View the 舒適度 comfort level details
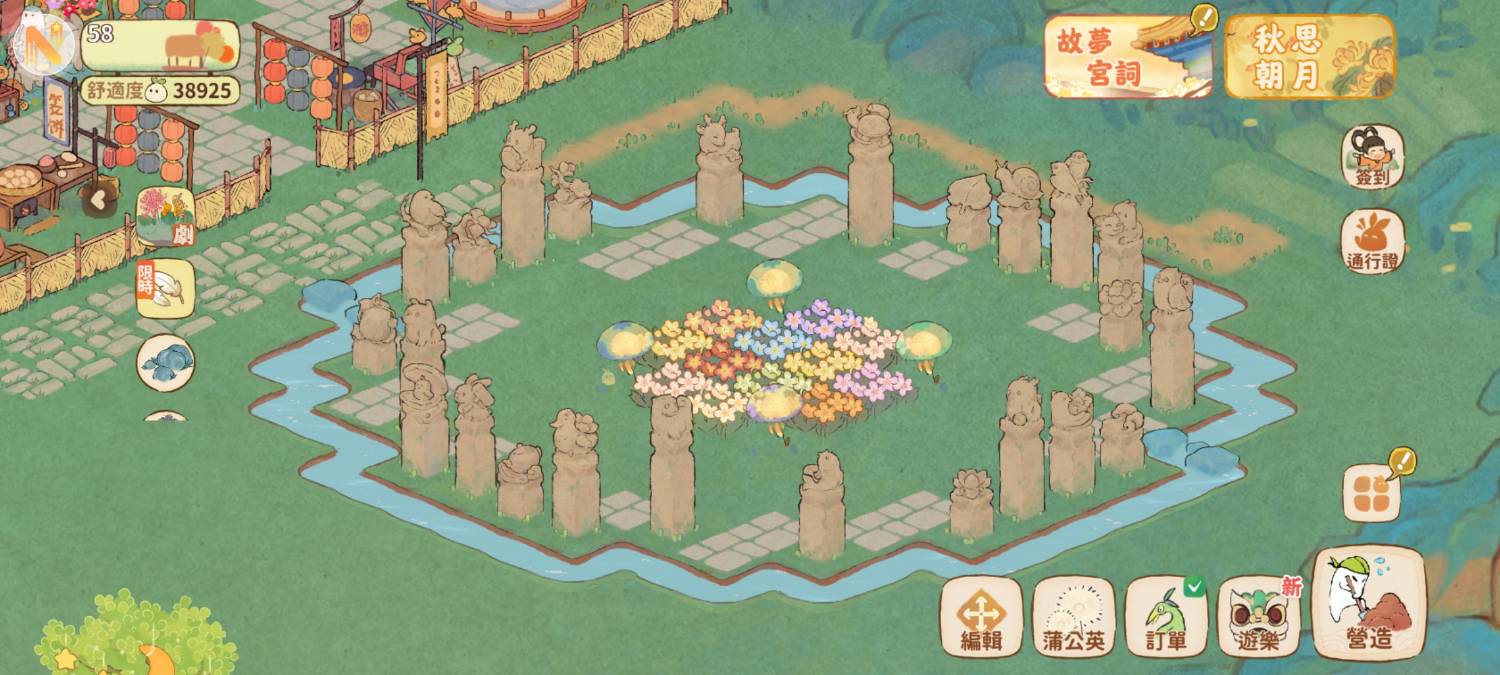This screenshot has height=675, width=1500. pyautogui.click(x=160, y=91)
